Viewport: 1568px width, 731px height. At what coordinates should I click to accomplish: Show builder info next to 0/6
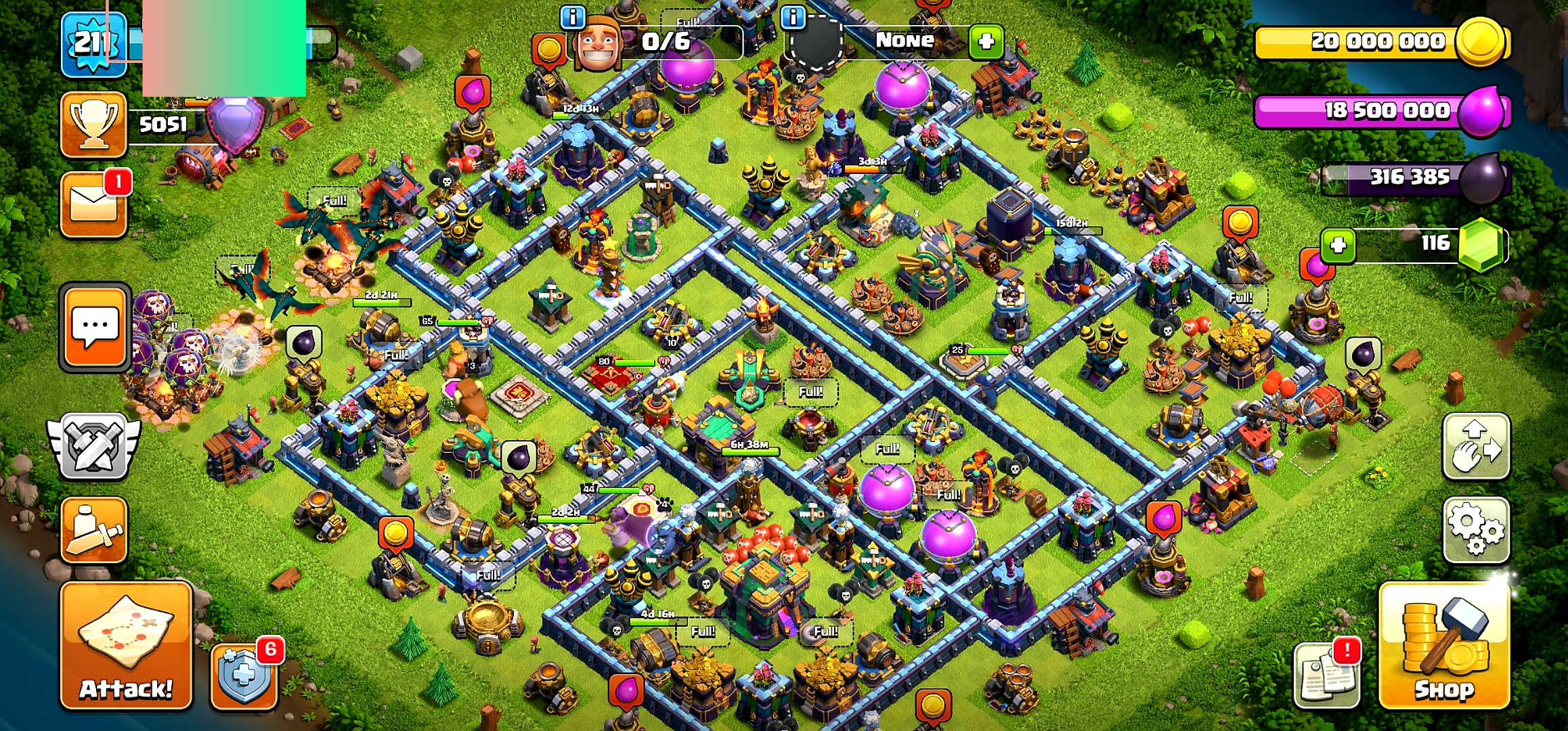573,17
